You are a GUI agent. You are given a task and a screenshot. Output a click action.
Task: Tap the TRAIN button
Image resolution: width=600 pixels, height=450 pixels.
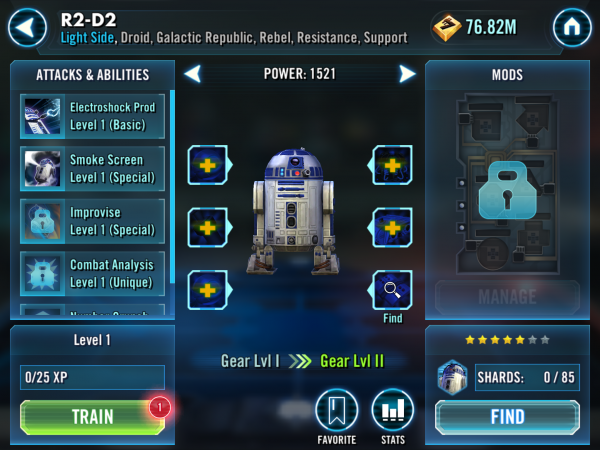[92, 416]
